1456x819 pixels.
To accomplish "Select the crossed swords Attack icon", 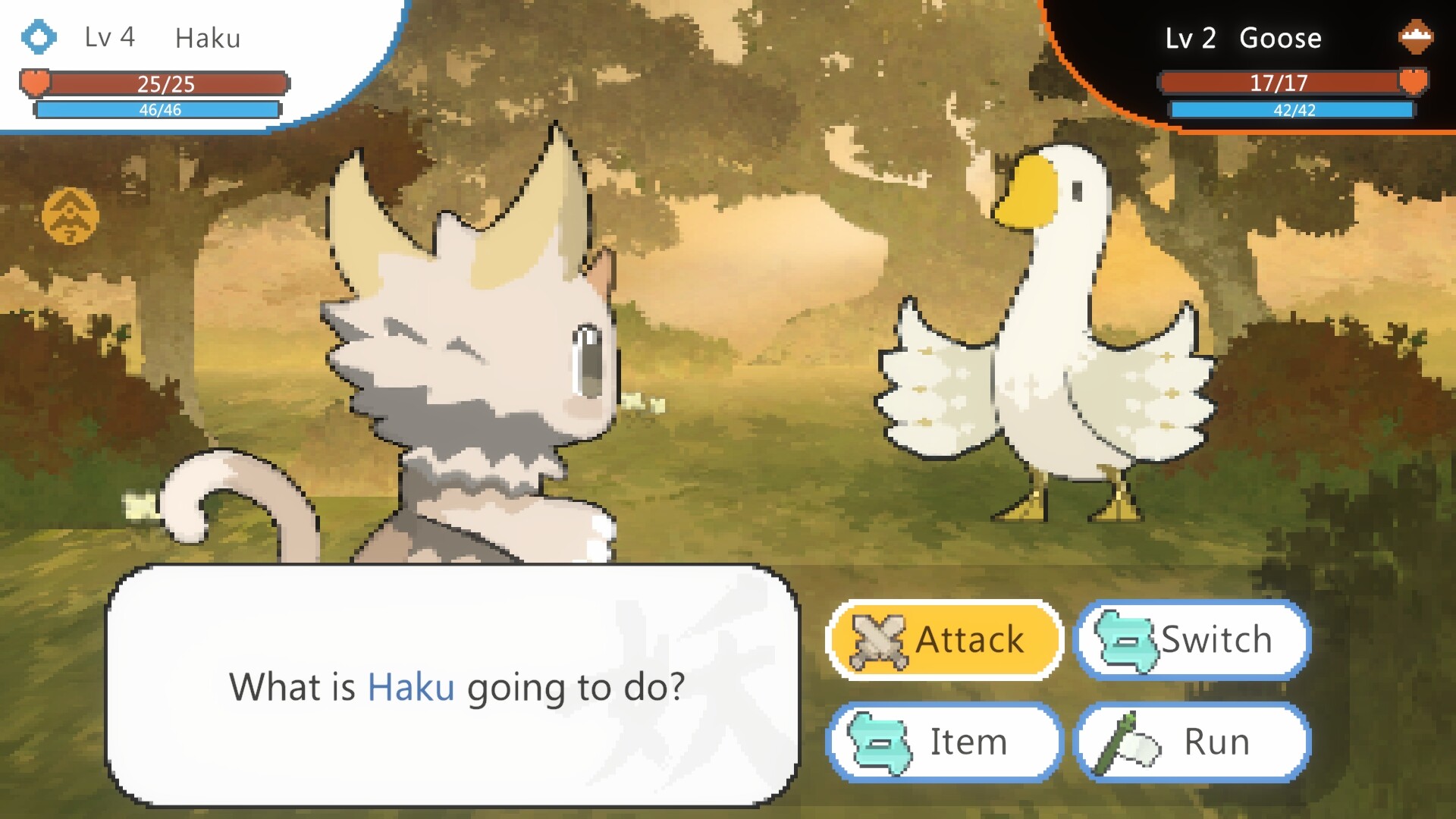I will (877, 641).
